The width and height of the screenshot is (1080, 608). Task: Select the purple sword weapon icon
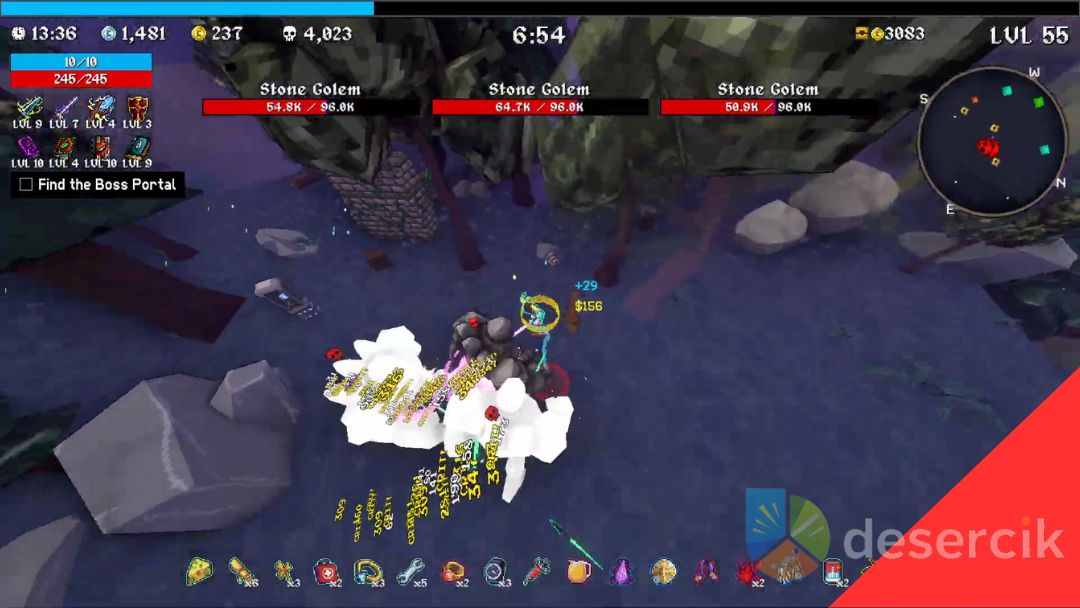pyautogui.click(x=66, y=106)
